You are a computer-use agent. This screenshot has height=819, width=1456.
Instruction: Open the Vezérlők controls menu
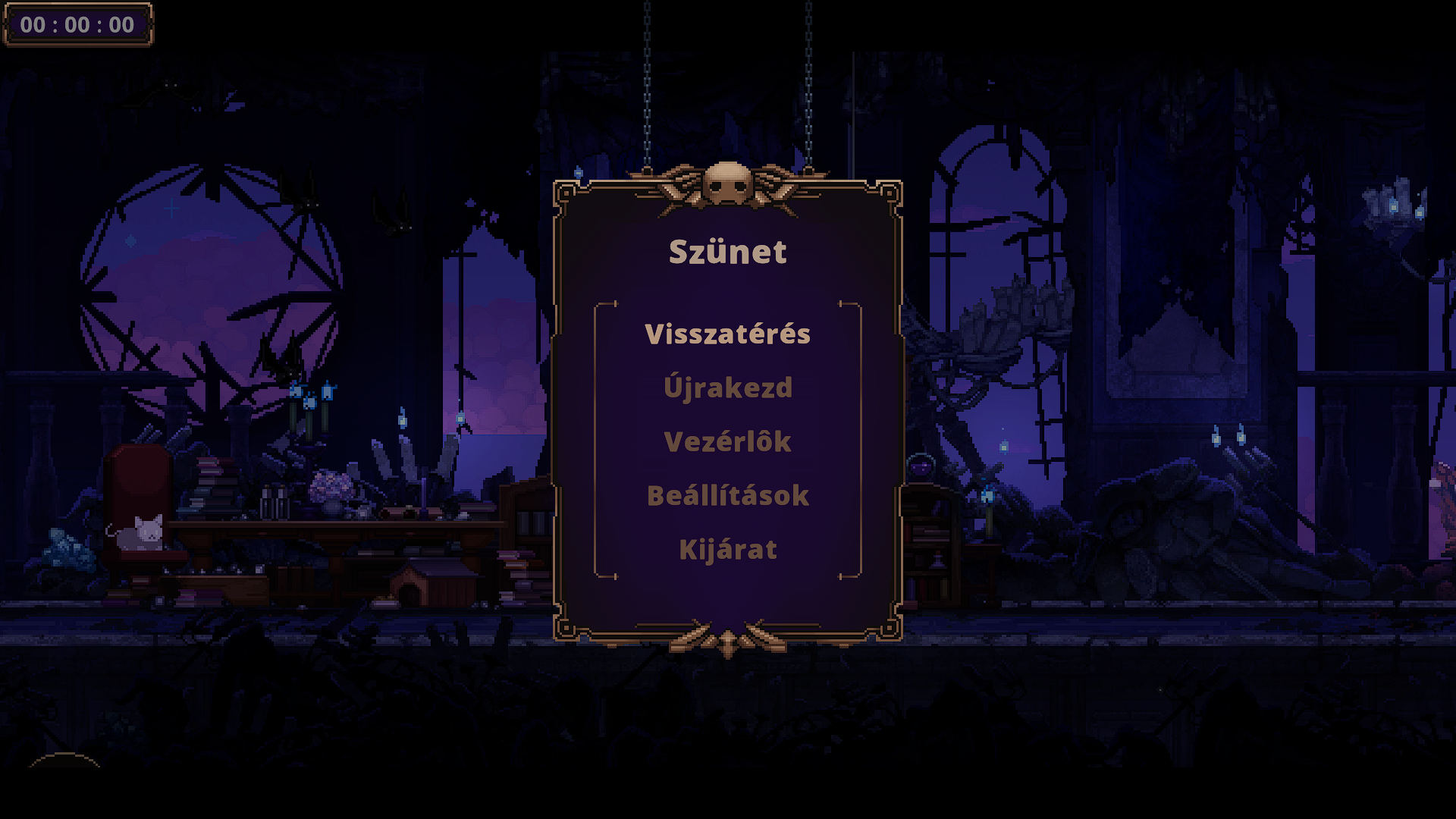click(727, 442)
